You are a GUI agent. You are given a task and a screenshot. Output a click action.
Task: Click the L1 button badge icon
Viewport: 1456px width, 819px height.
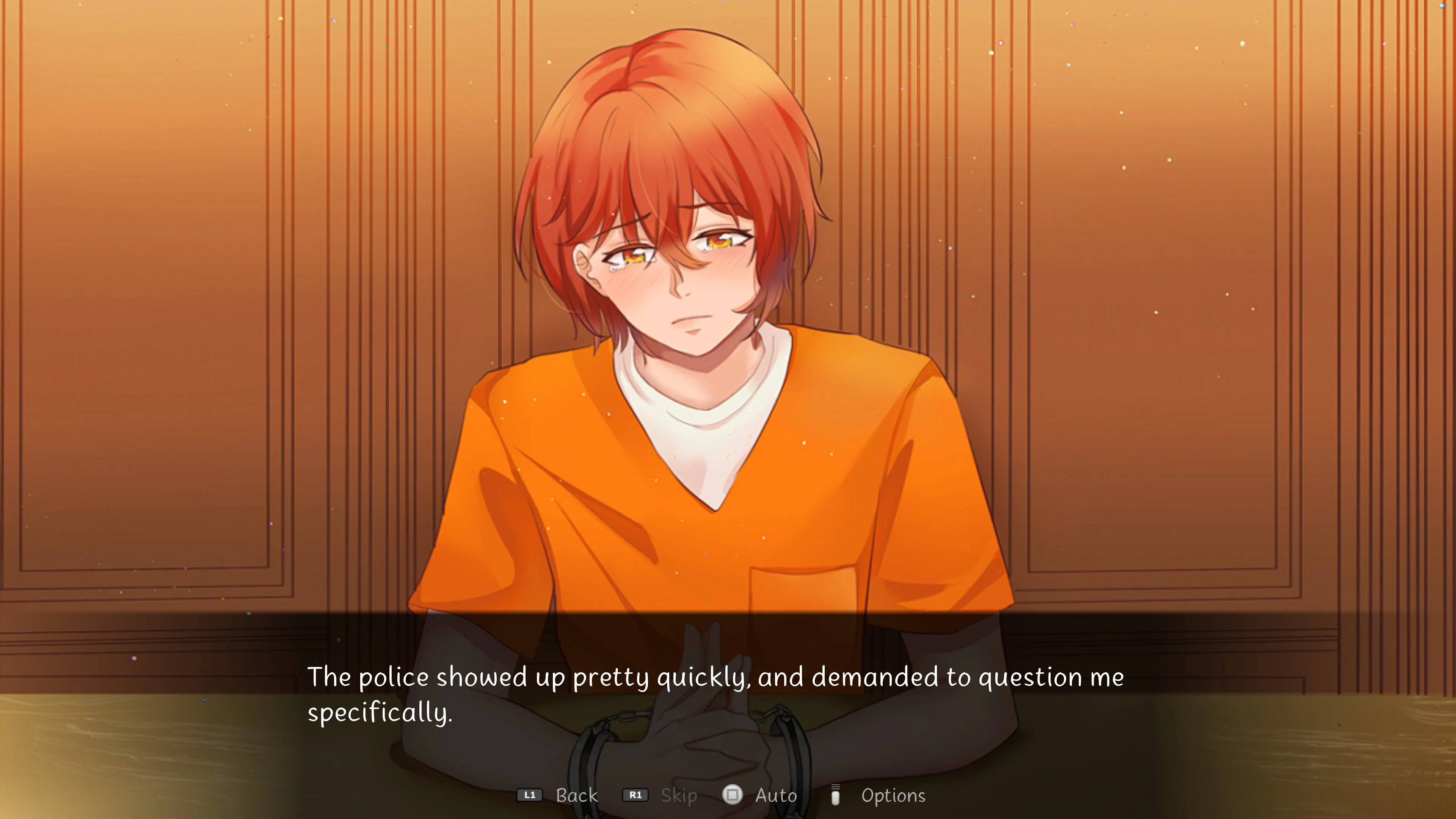click(x=530, y=795)
